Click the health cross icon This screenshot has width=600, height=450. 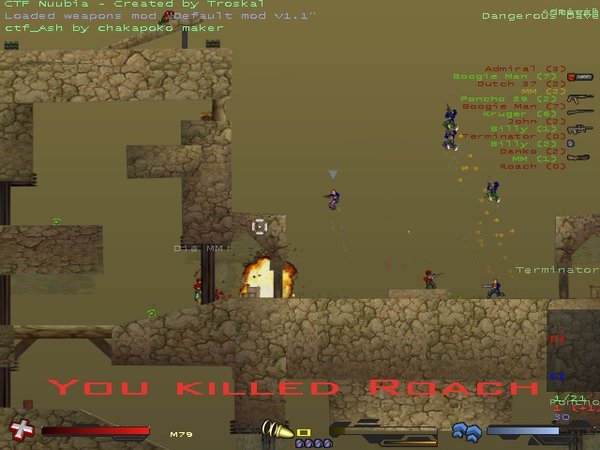tap(19, 430)
